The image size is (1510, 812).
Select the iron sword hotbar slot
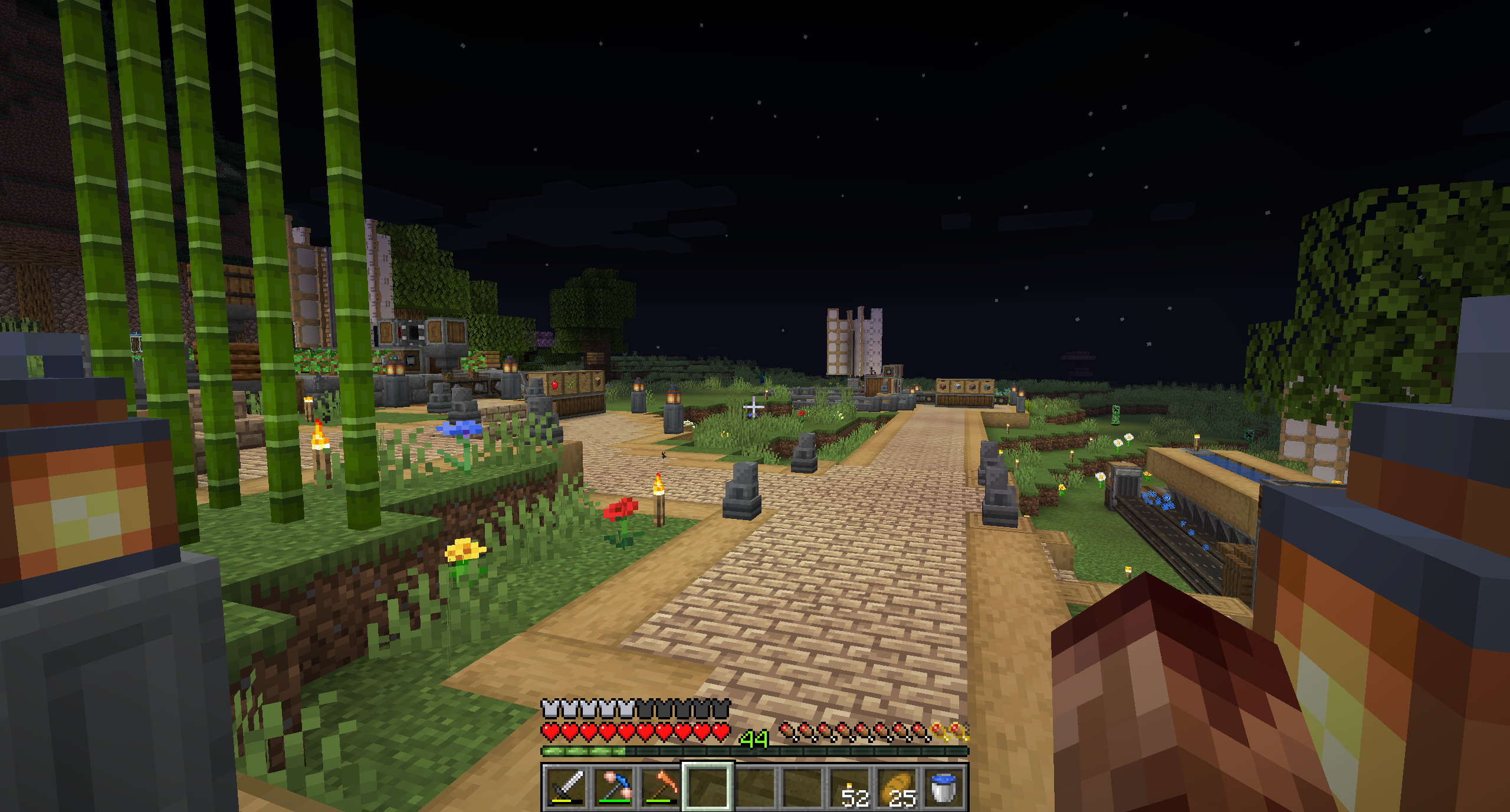pos(566,787)
